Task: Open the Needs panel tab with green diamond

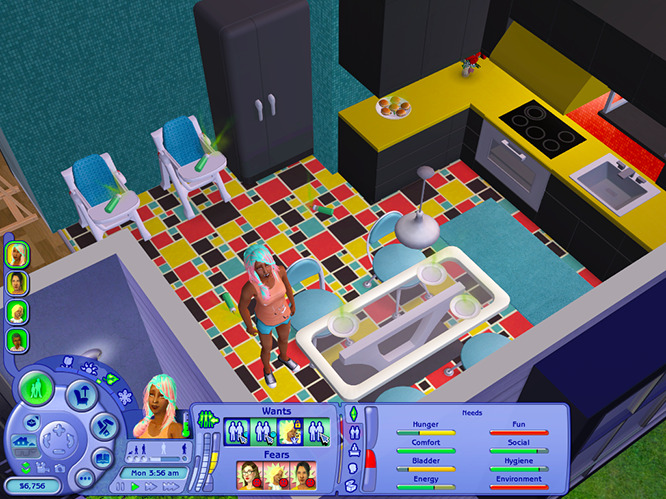Action: 352,413
